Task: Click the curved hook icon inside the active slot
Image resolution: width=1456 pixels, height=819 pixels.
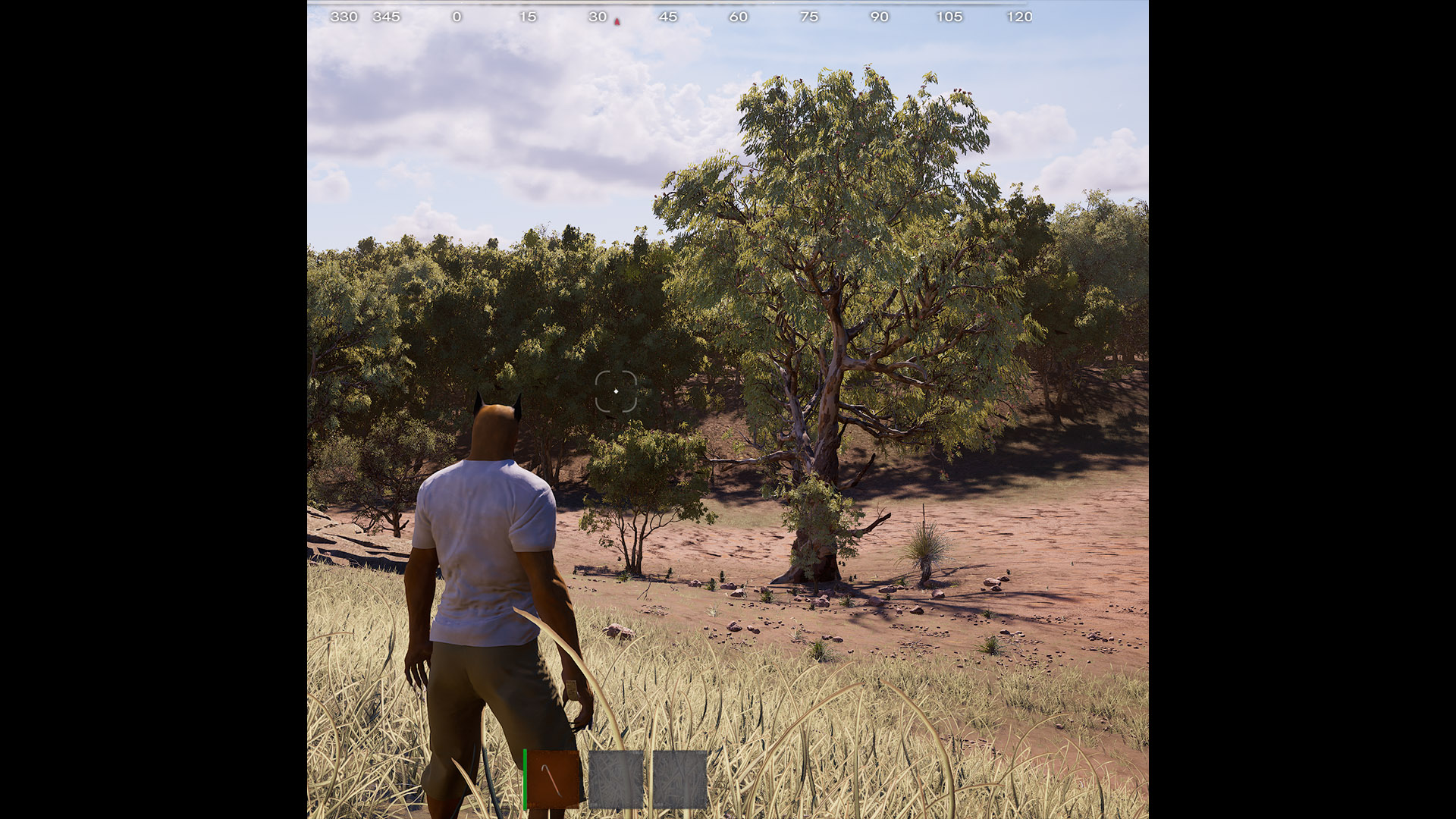Action: [552, 780]
